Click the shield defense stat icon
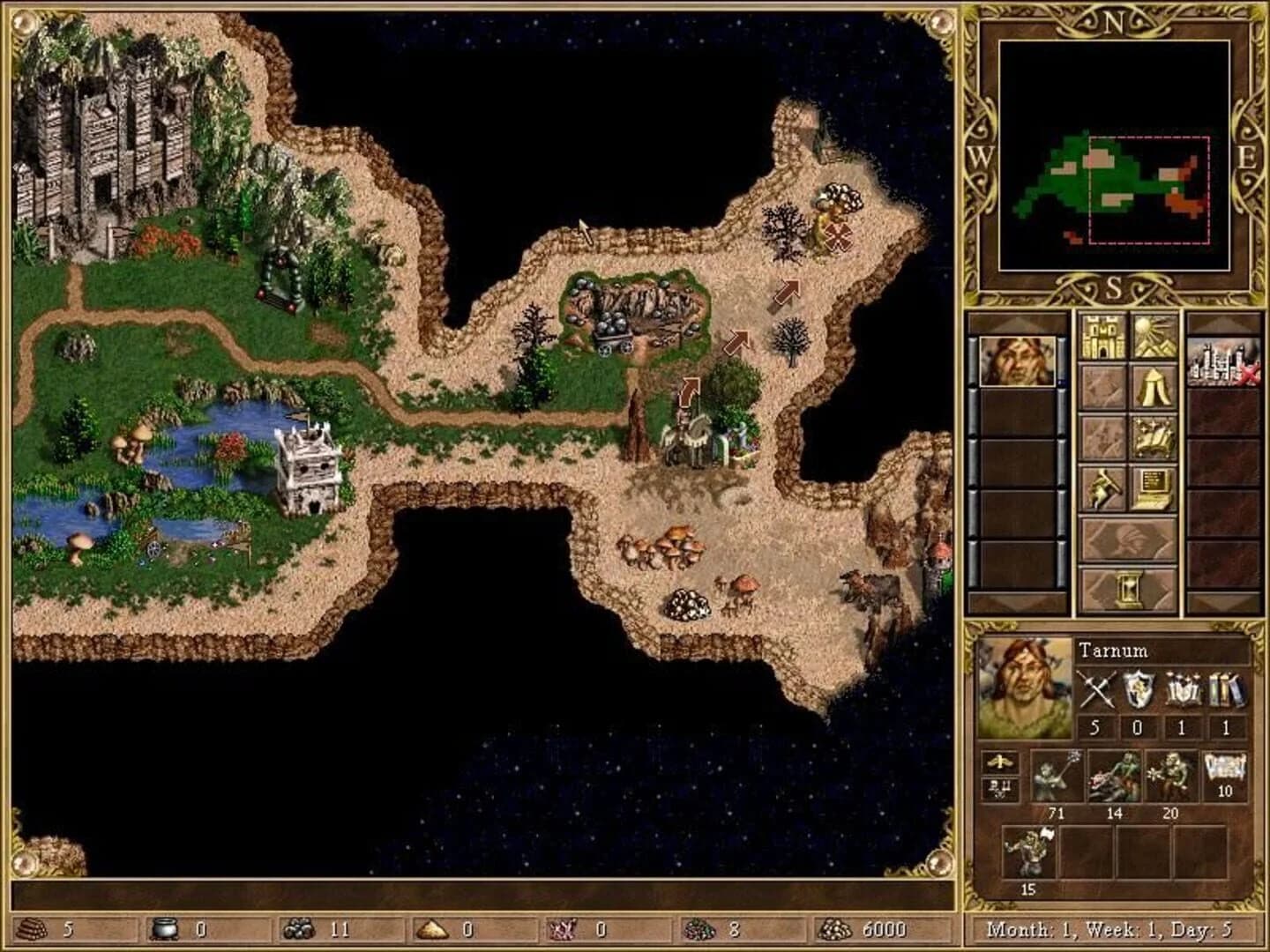1270x952 pixels. [1139, 688]
